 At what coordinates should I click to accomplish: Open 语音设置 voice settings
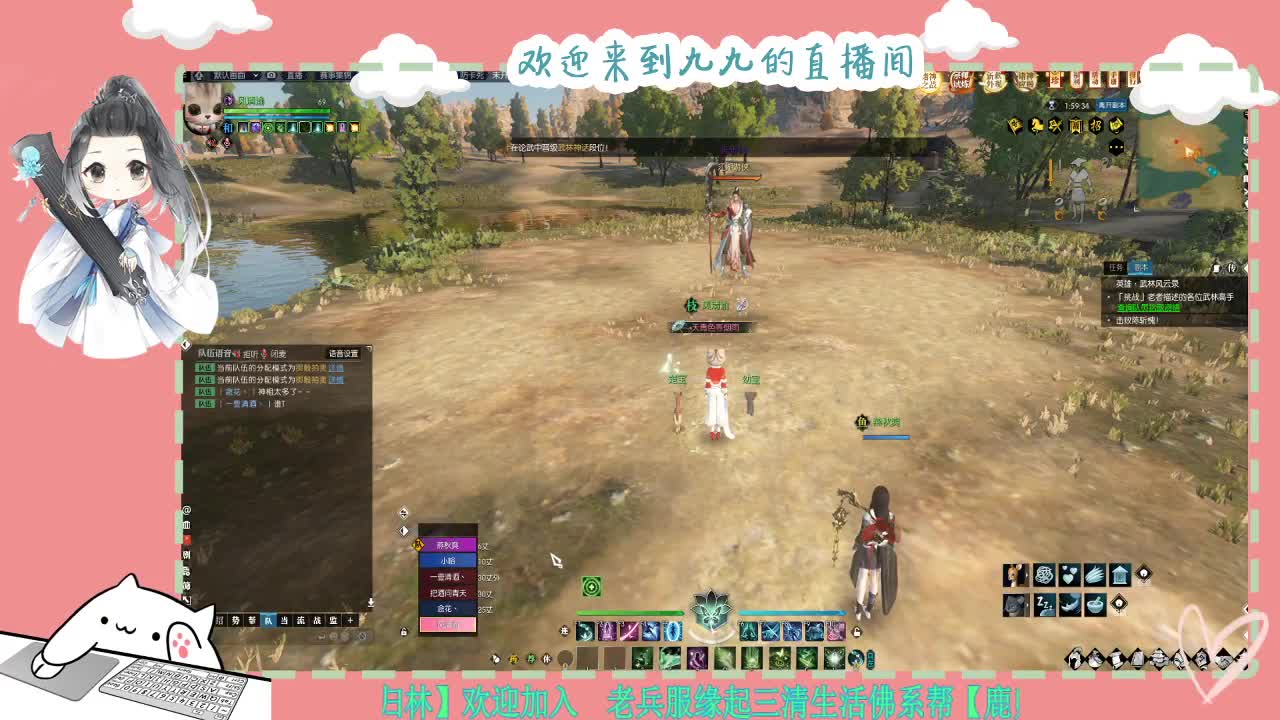[344, 352]
